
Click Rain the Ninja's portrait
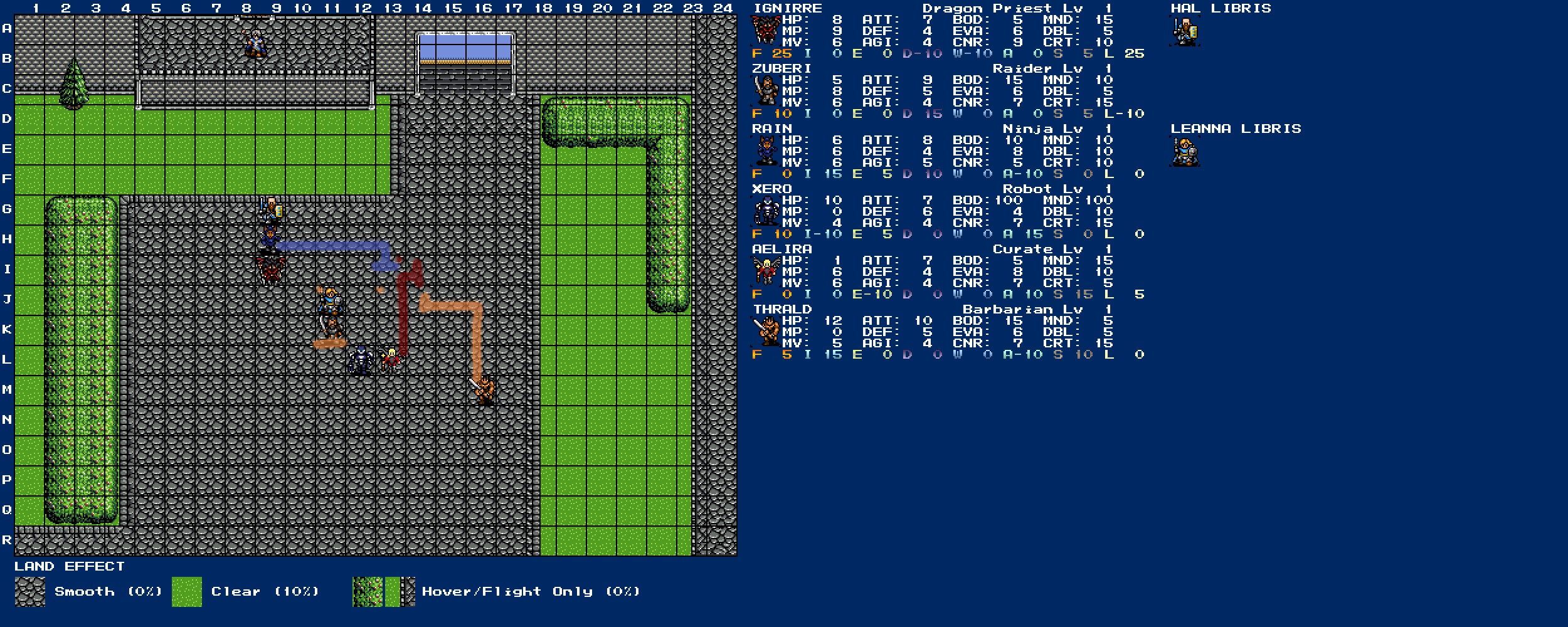(765, 151)
